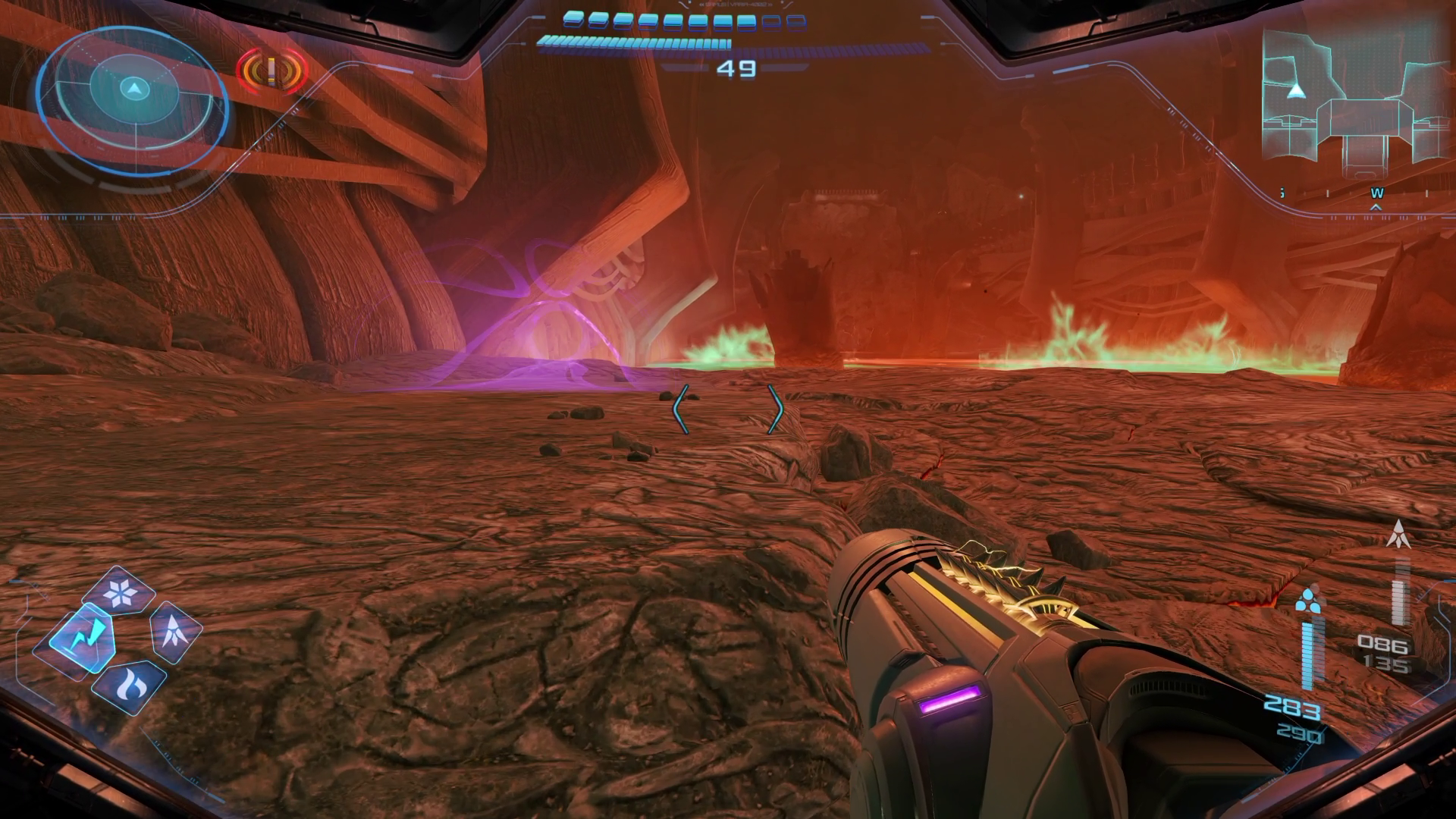Click the missile icon above ammo gauge
The image size is (1456, 819).
pos(1398,534)
